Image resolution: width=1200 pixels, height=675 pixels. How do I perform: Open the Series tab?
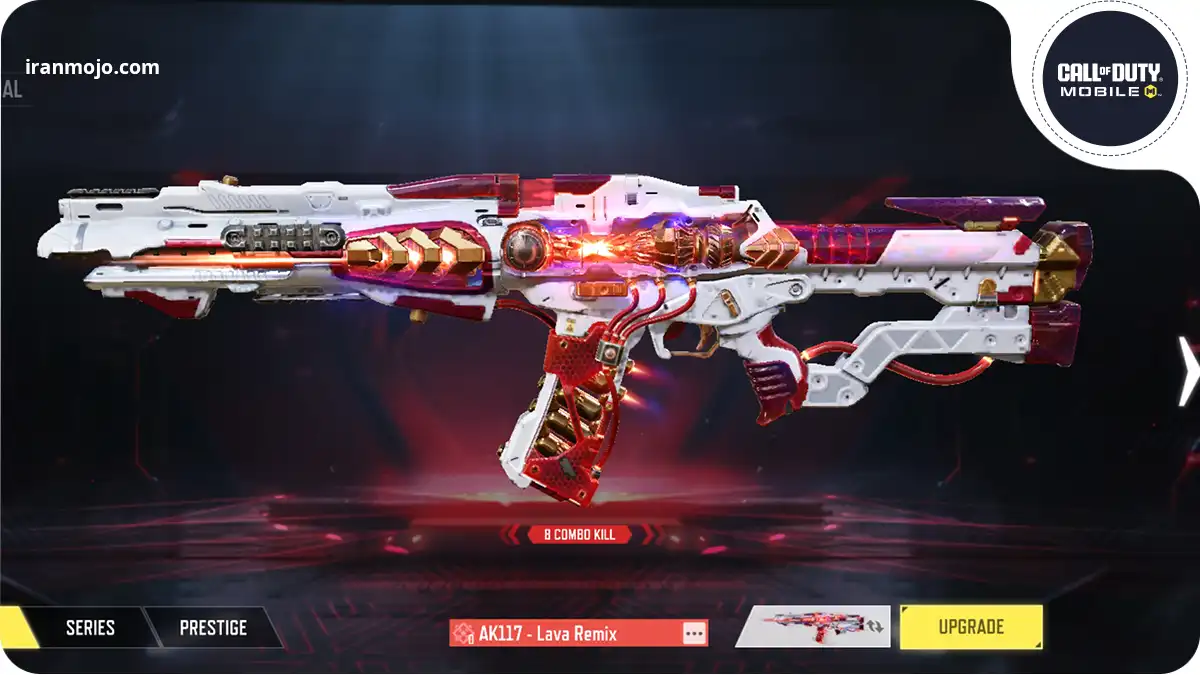(x=90, y=628)
